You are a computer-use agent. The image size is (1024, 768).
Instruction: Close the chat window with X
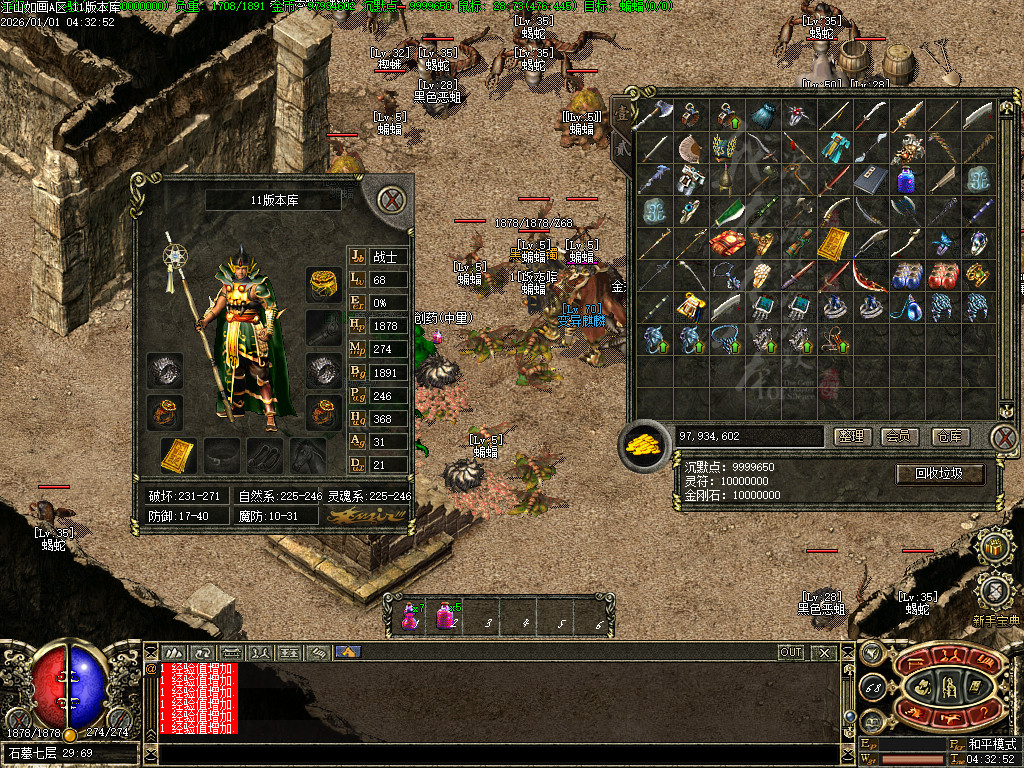tap(824, 652)
